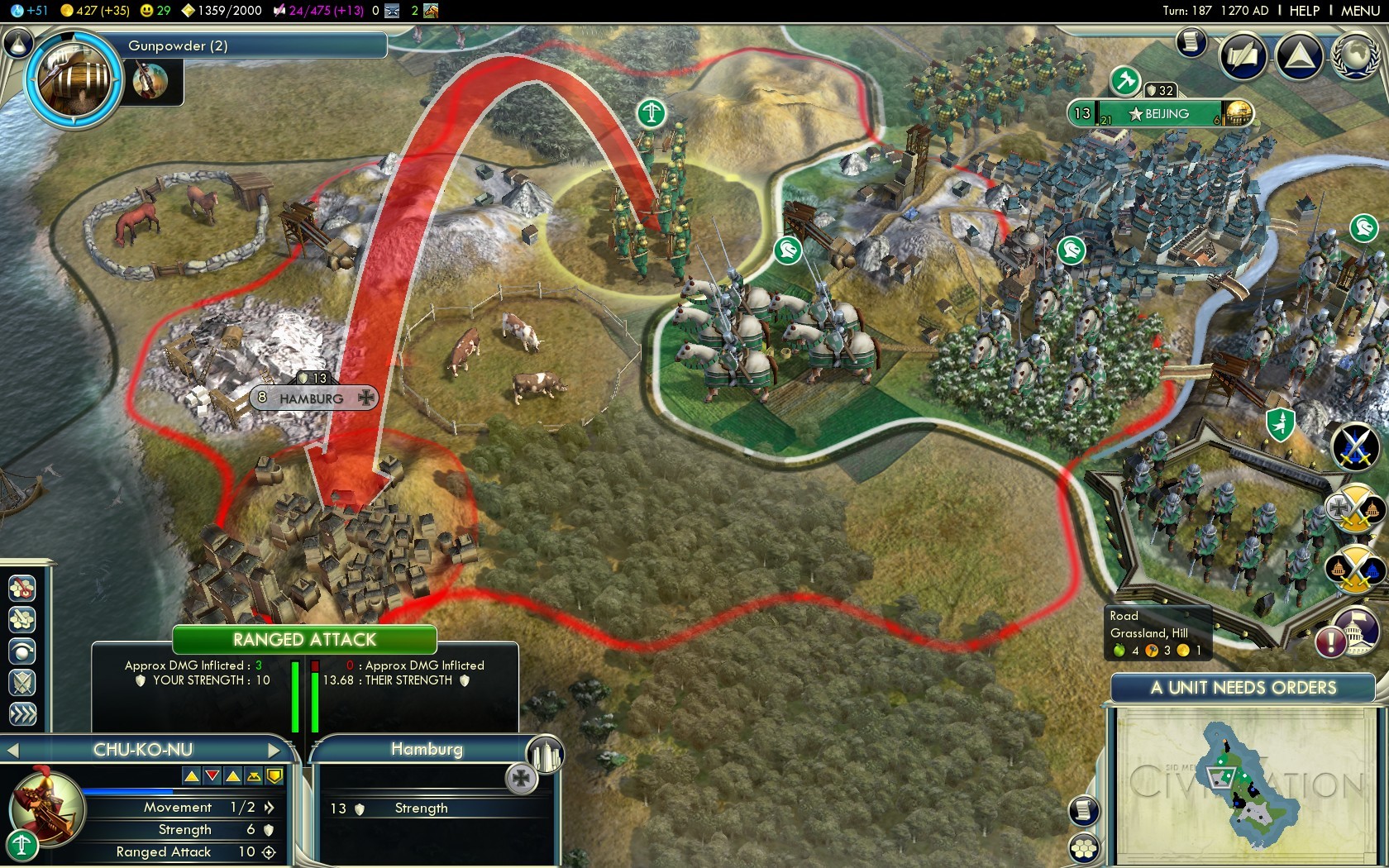
Task: Select the Beijing city banner
Action: [x=1162, y=113]
